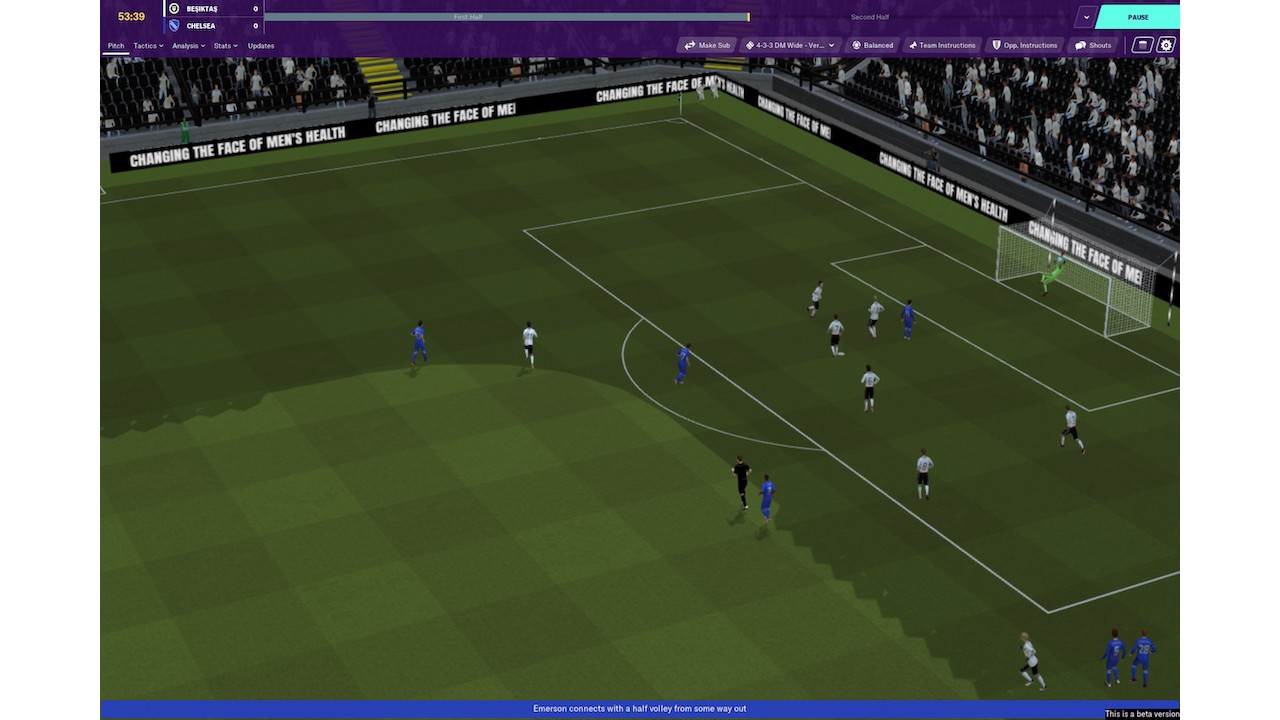Open the Analysis dropdown menu
The image size is (1280, 720).
click(x=188, y=46)
